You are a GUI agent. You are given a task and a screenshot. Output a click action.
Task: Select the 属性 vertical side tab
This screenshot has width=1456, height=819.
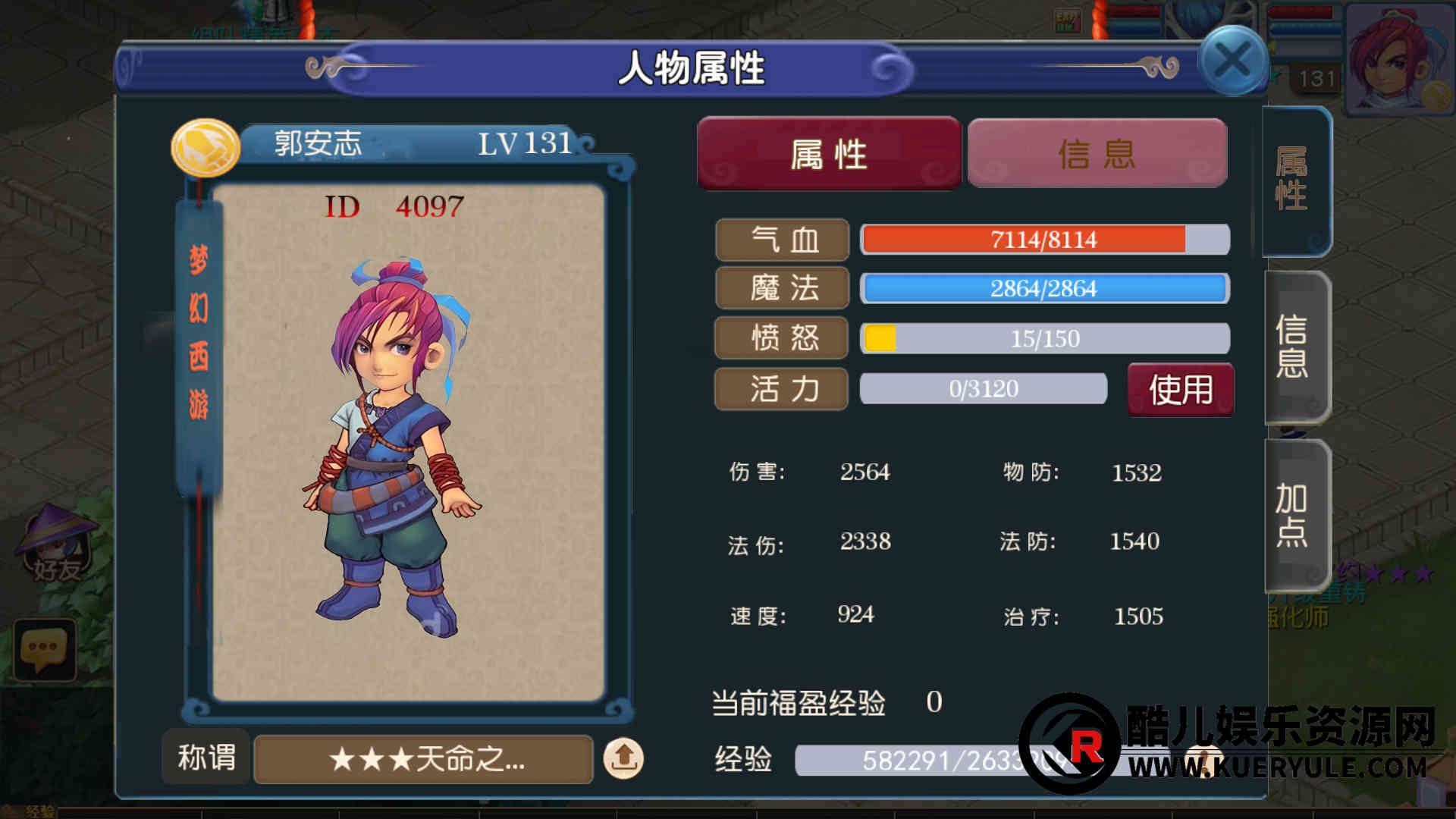coord(1293,180)
